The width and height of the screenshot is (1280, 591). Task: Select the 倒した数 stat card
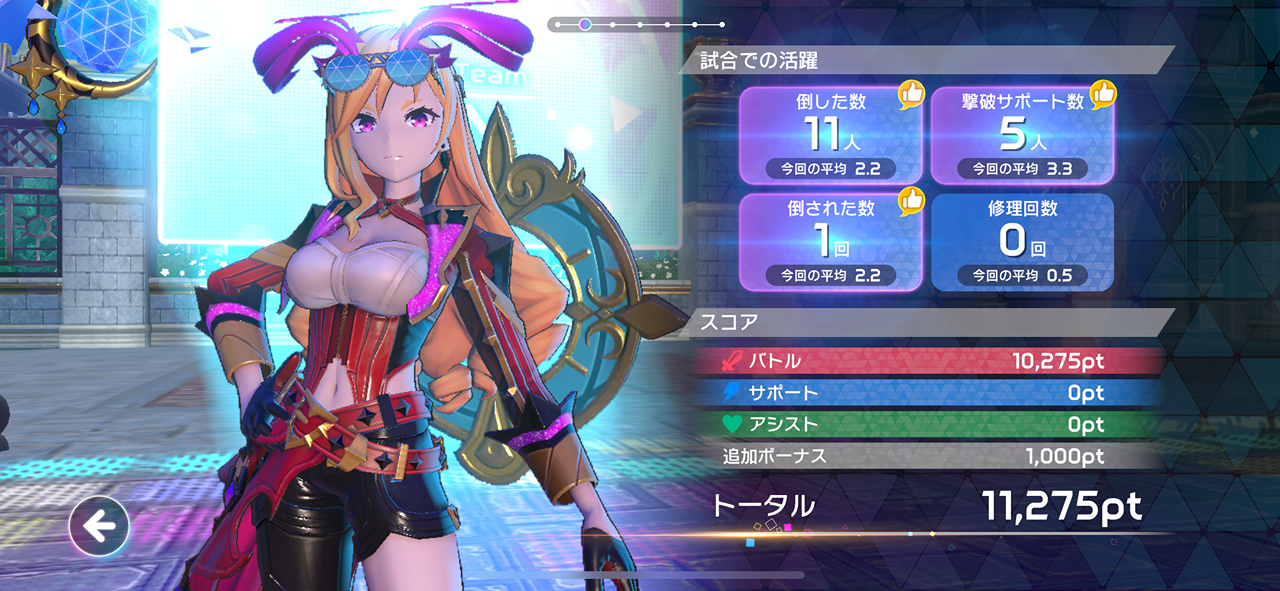pos(830,135)
